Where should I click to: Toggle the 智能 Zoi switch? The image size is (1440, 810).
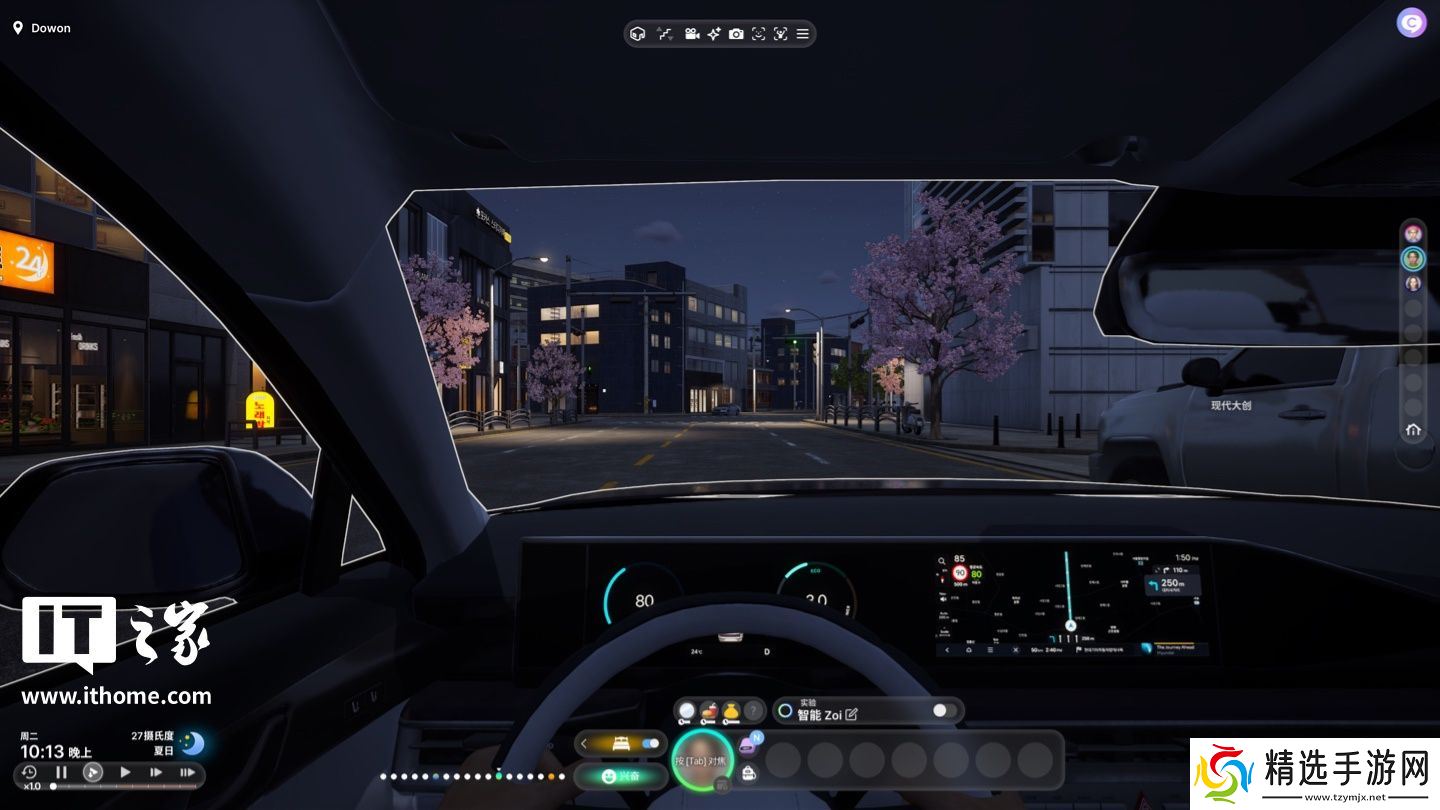click(944, 710)
